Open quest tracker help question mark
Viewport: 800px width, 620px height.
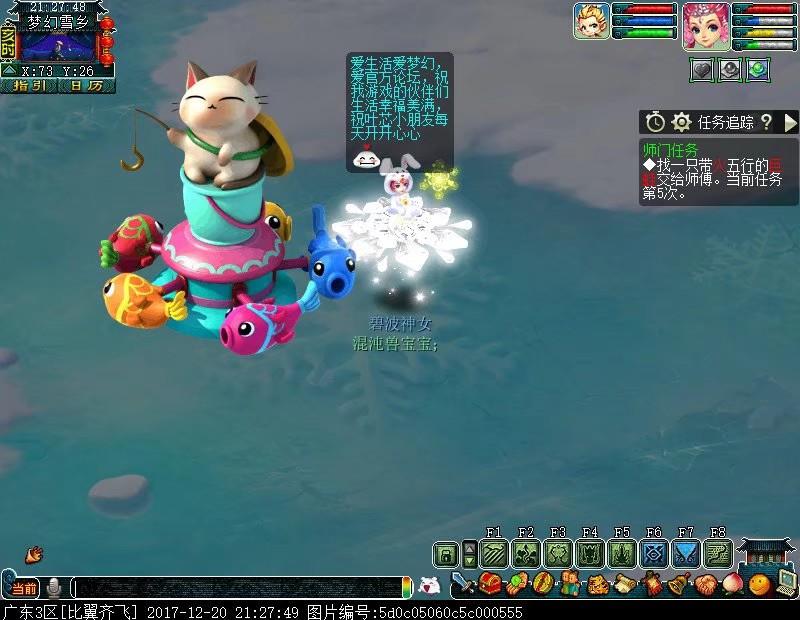[x=766, y=122]
